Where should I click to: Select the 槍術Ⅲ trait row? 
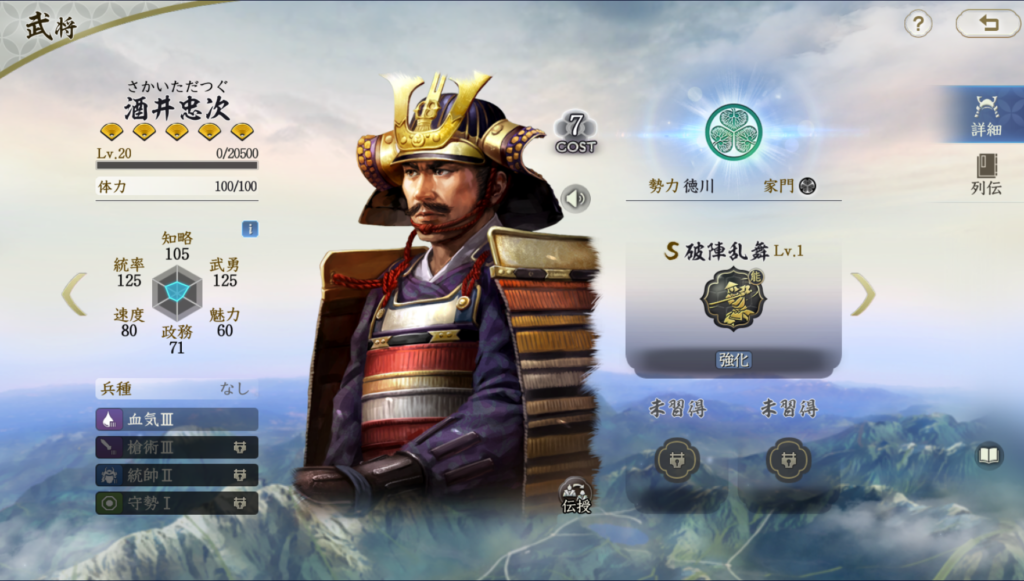coord(177,447)
